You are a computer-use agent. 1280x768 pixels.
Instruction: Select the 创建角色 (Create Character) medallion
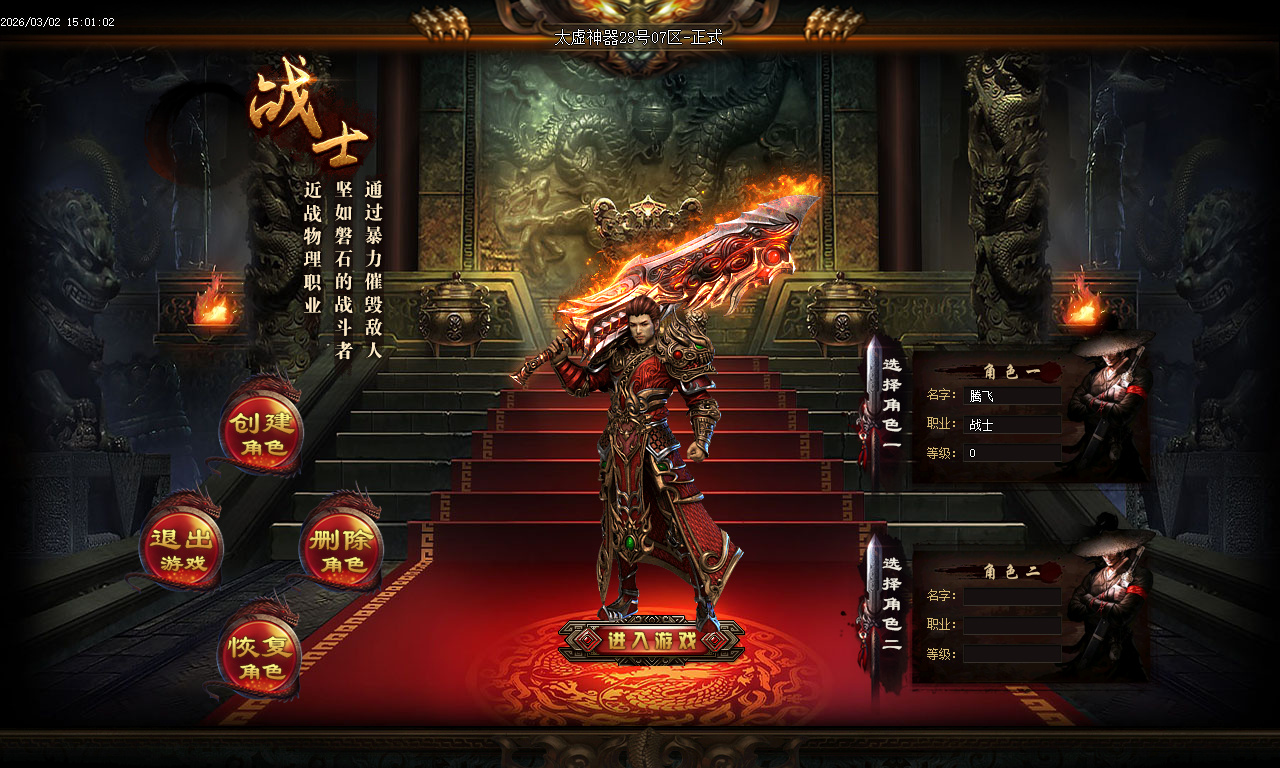(x=262, y=434)
